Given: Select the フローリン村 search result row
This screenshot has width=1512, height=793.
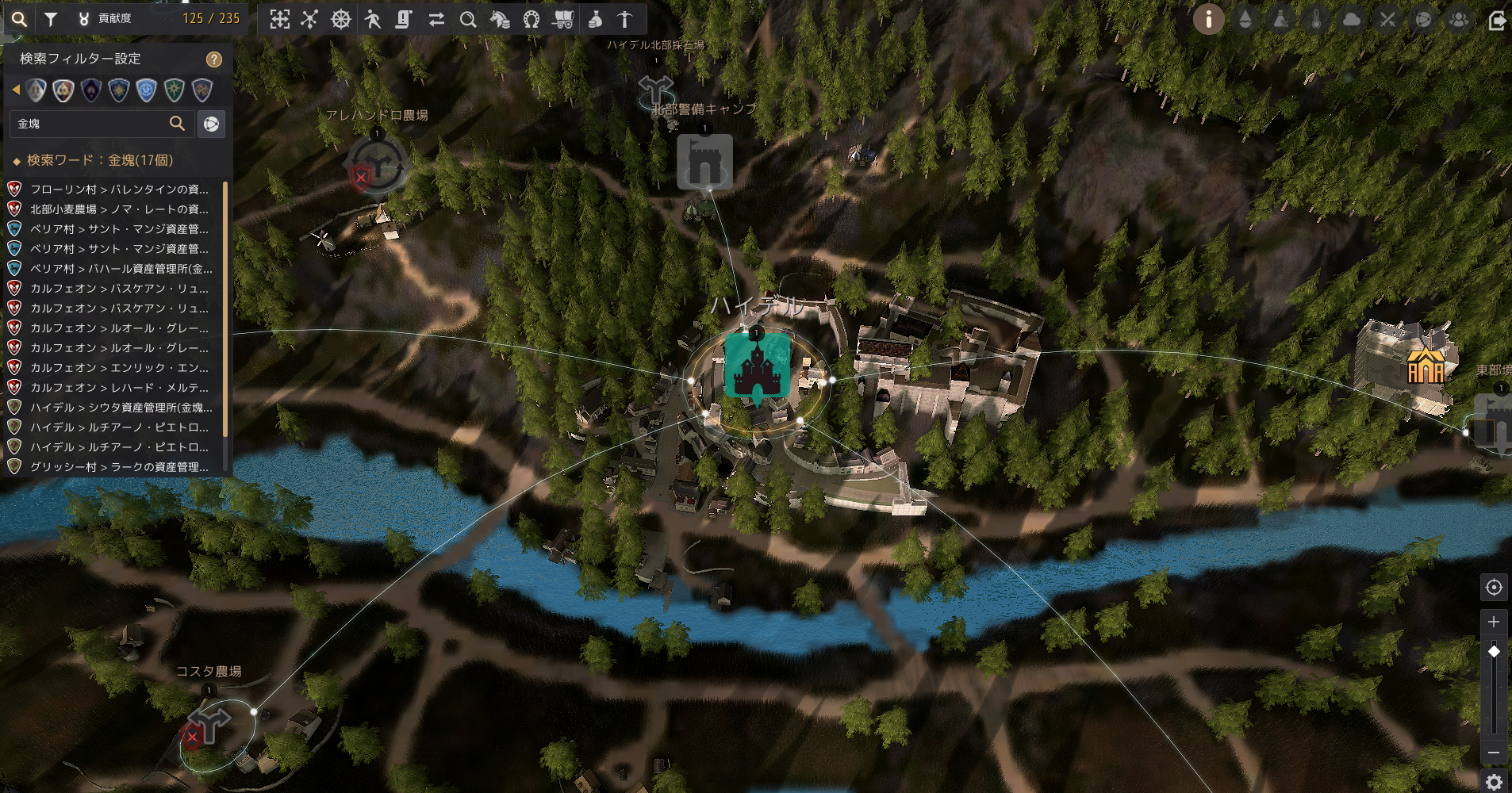Looking at the screenshot, I should 119,190.
